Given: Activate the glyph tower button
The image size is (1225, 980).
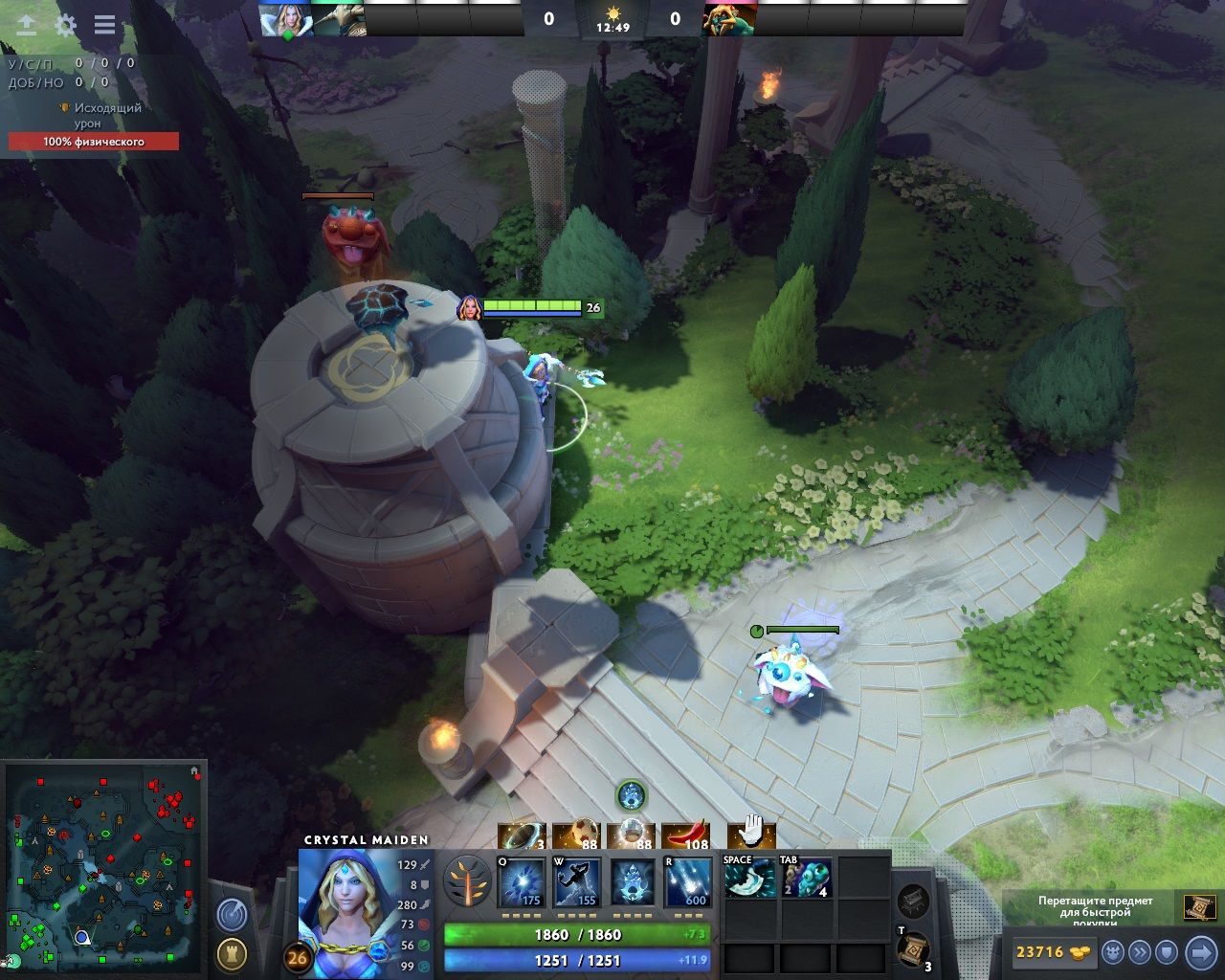Looking at the screenshot, I should click(231, 953).
